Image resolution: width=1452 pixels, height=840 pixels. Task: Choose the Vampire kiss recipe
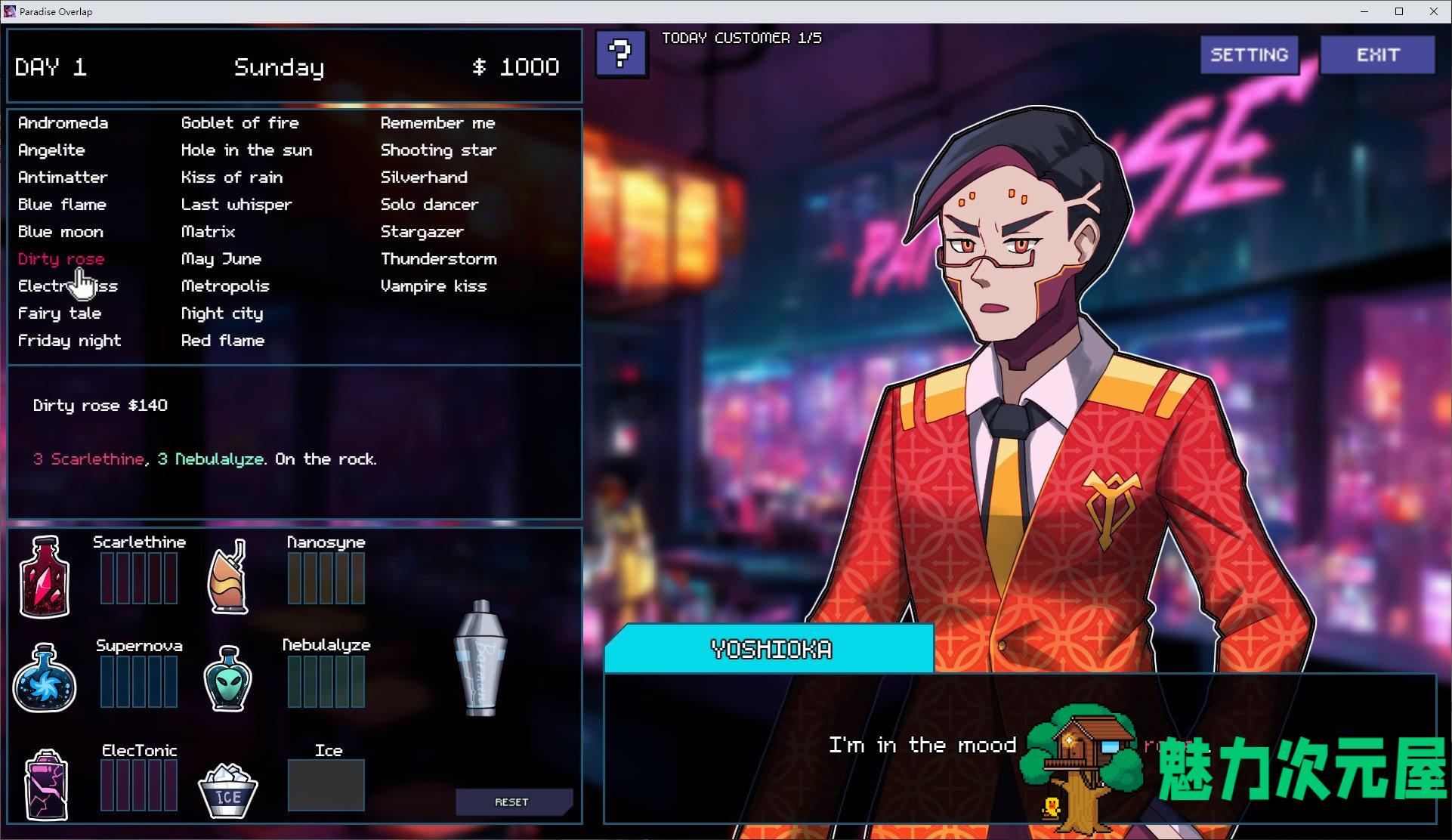click(x=433, y=286)
